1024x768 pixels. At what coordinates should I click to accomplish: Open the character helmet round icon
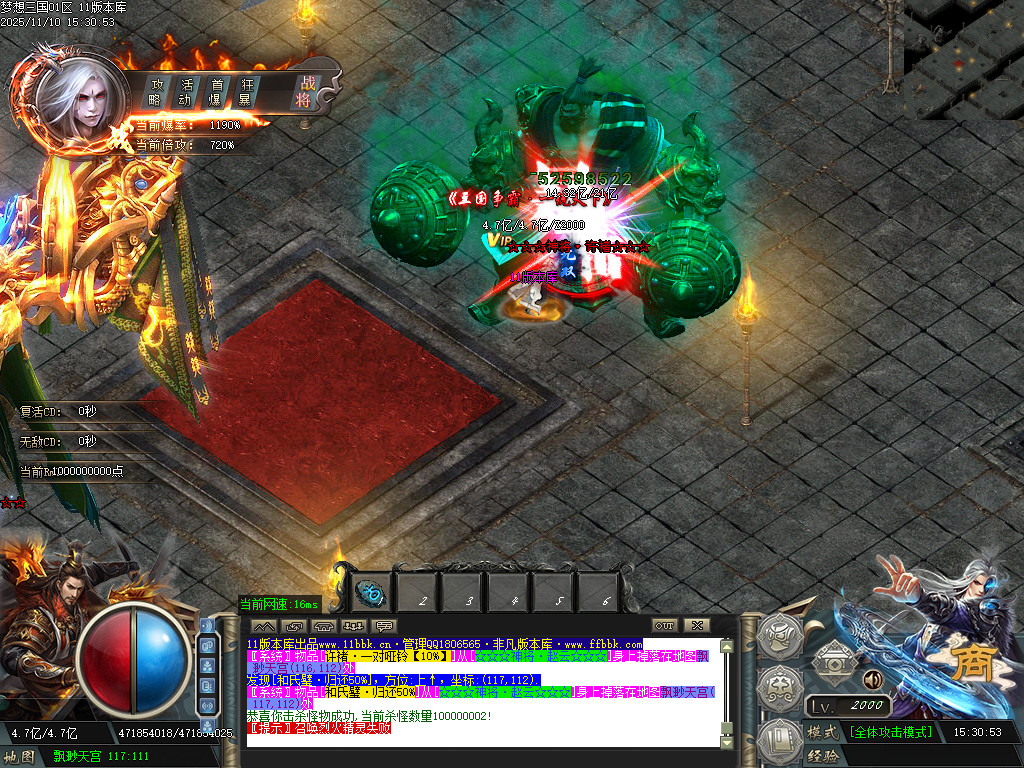click(x=780, y=635)
